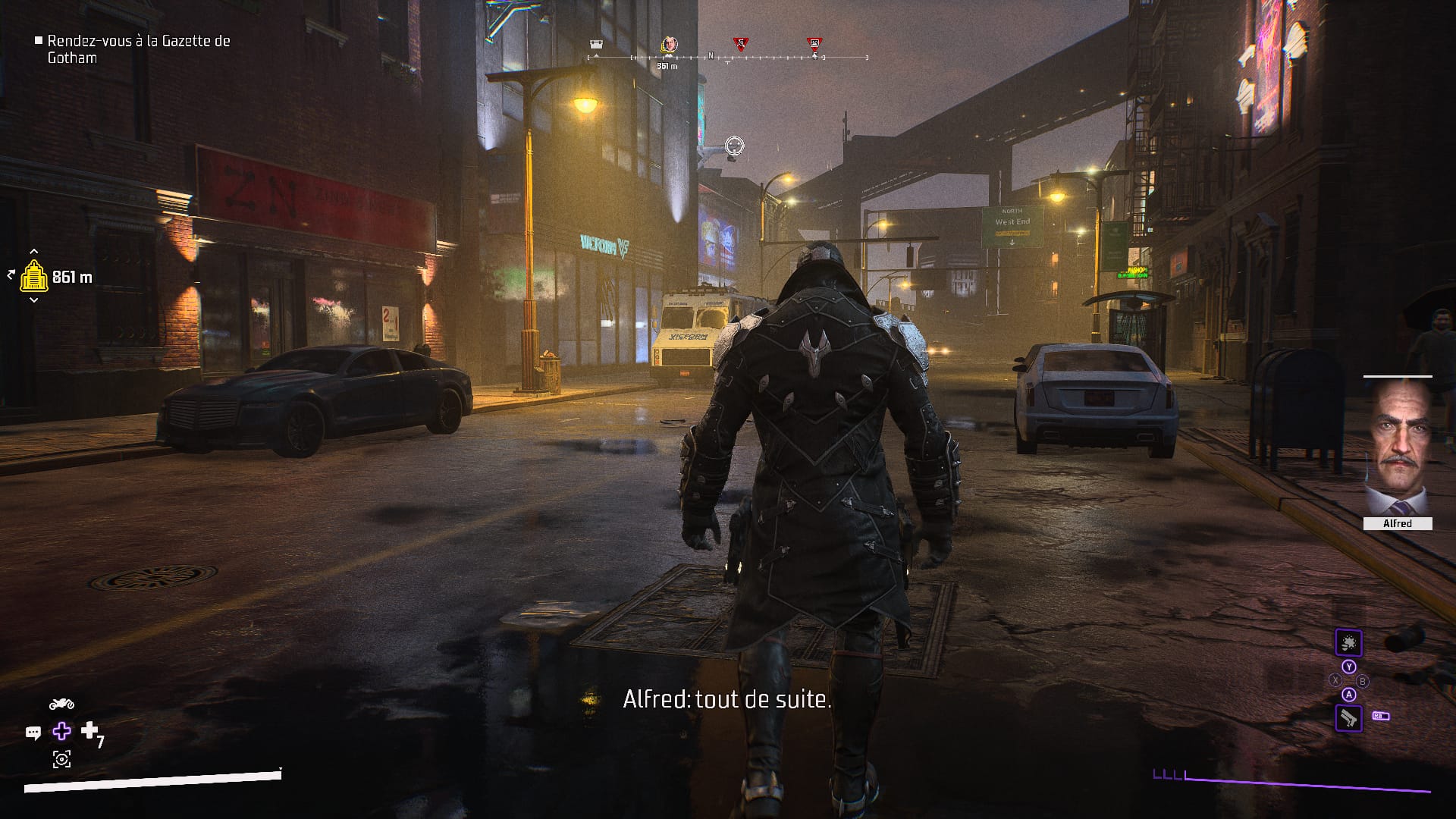Image resolution: width=1456 pixels, height=819 pixels.
Task: Activate the dual pistols ability icon
Action: pos(1348,717)
